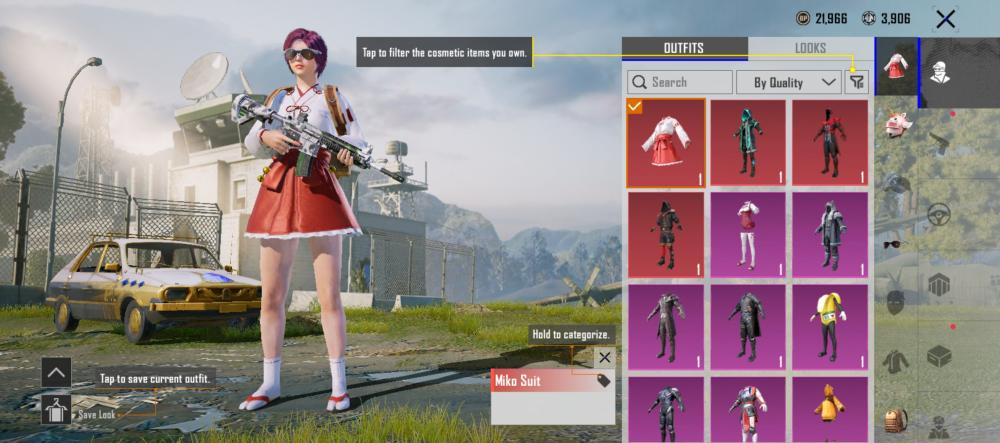Image resolution: width=1000 pixels, height=443 pixels.
Task: Click the tag icon on Miko Suit
Action: tap(603, 380)
